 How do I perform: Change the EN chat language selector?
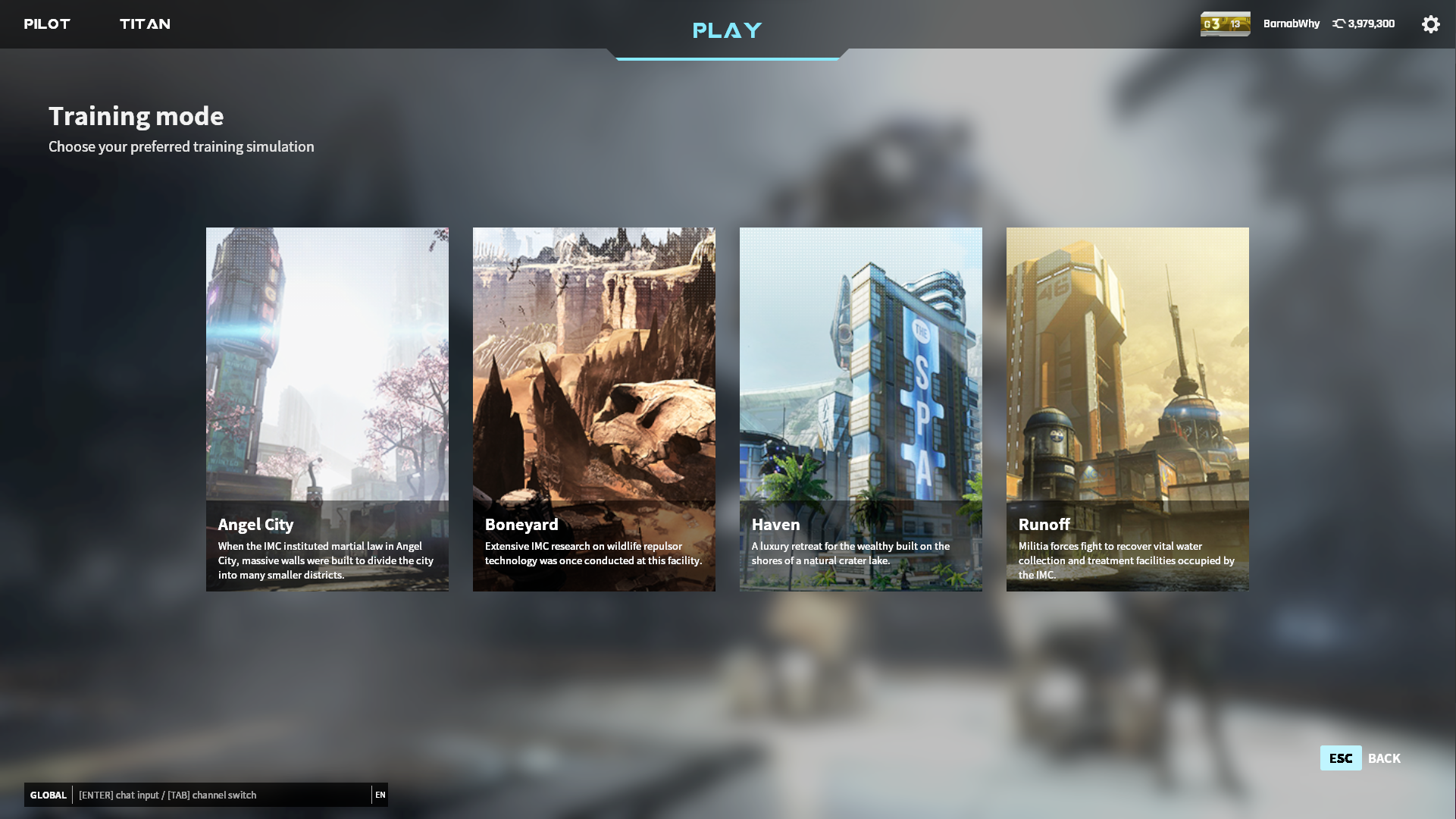pyautogui.click(x=380, y=795)
